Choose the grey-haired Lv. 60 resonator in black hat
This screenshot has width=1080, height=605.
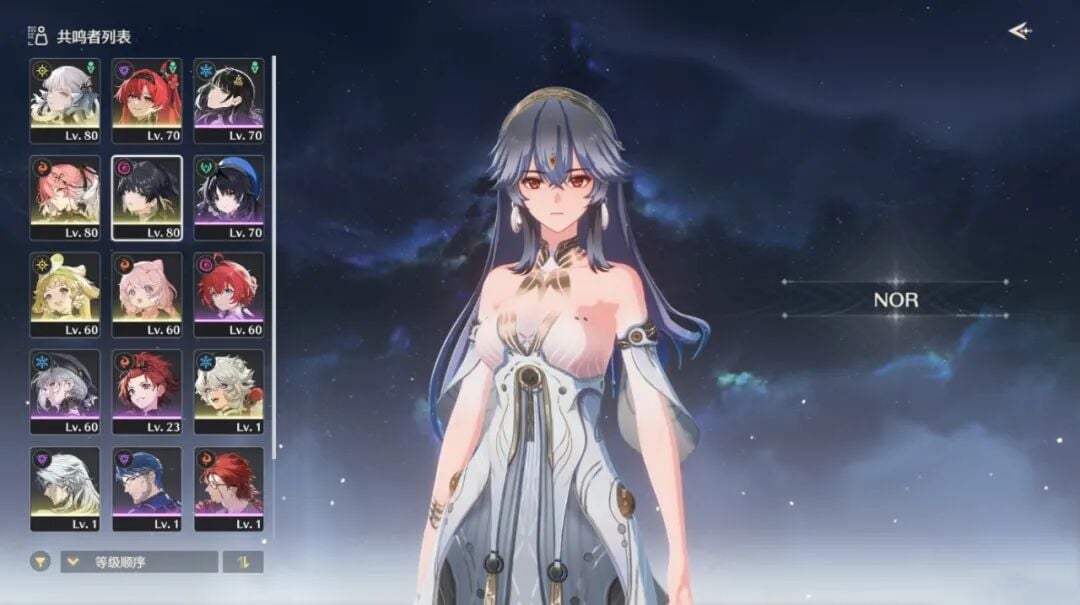(65, 391)
